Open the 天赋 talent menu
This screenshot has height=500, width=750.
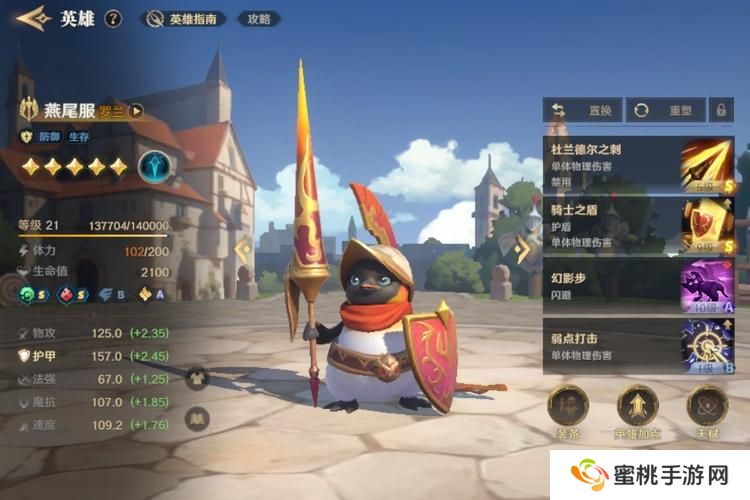tap(707, 410)
